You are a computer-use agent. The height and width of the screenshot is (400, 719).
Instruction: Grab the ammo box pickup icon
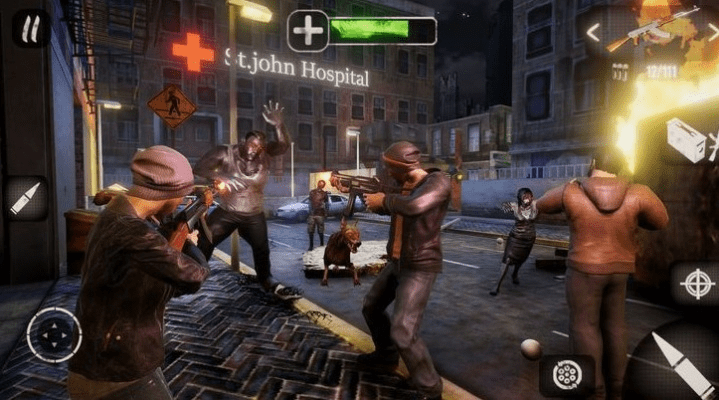(x=688, y=139)
